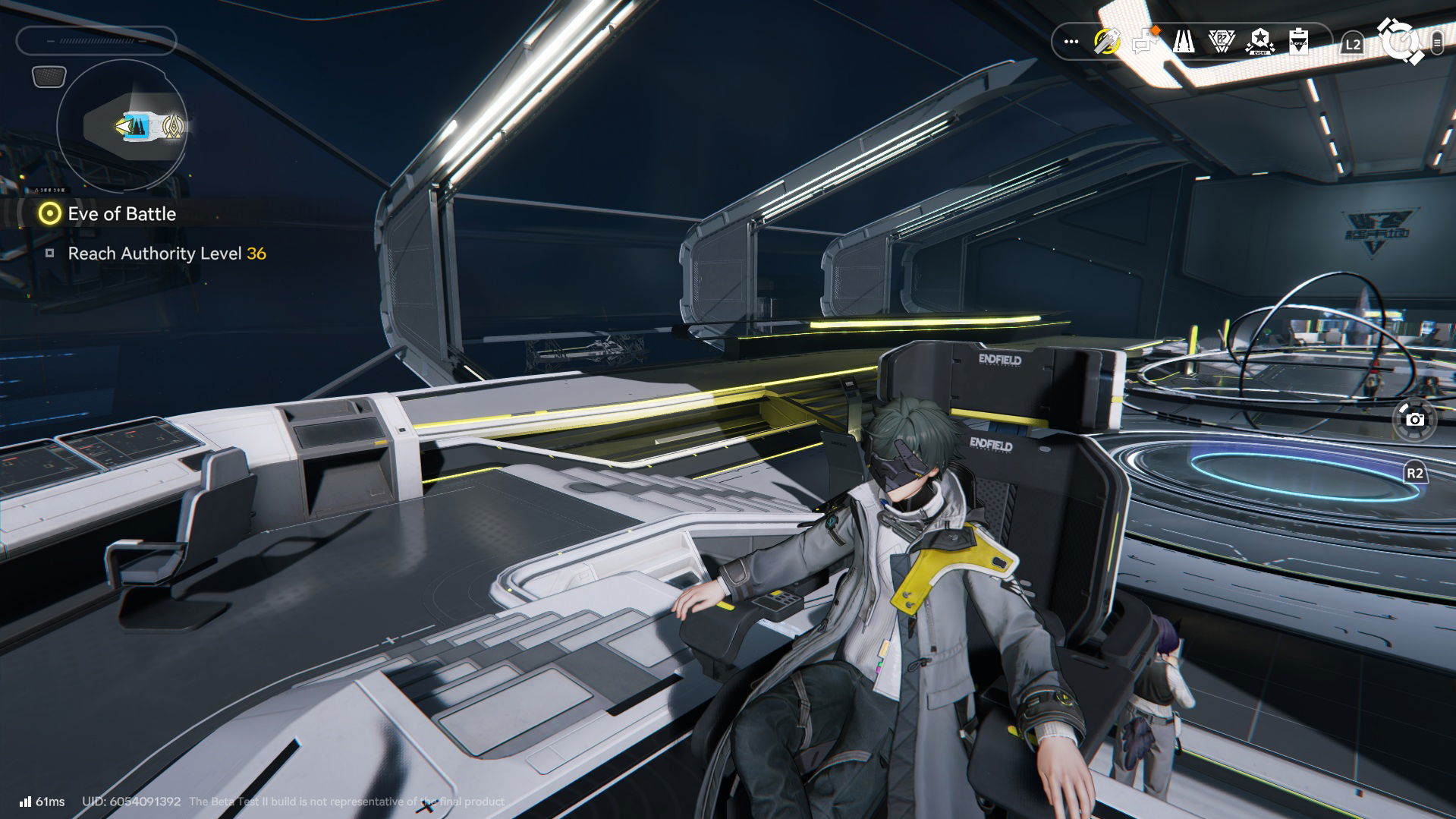Click the list icon at the far right edge
This screenshot has width=1456, height=819.
pos(1438,43)
